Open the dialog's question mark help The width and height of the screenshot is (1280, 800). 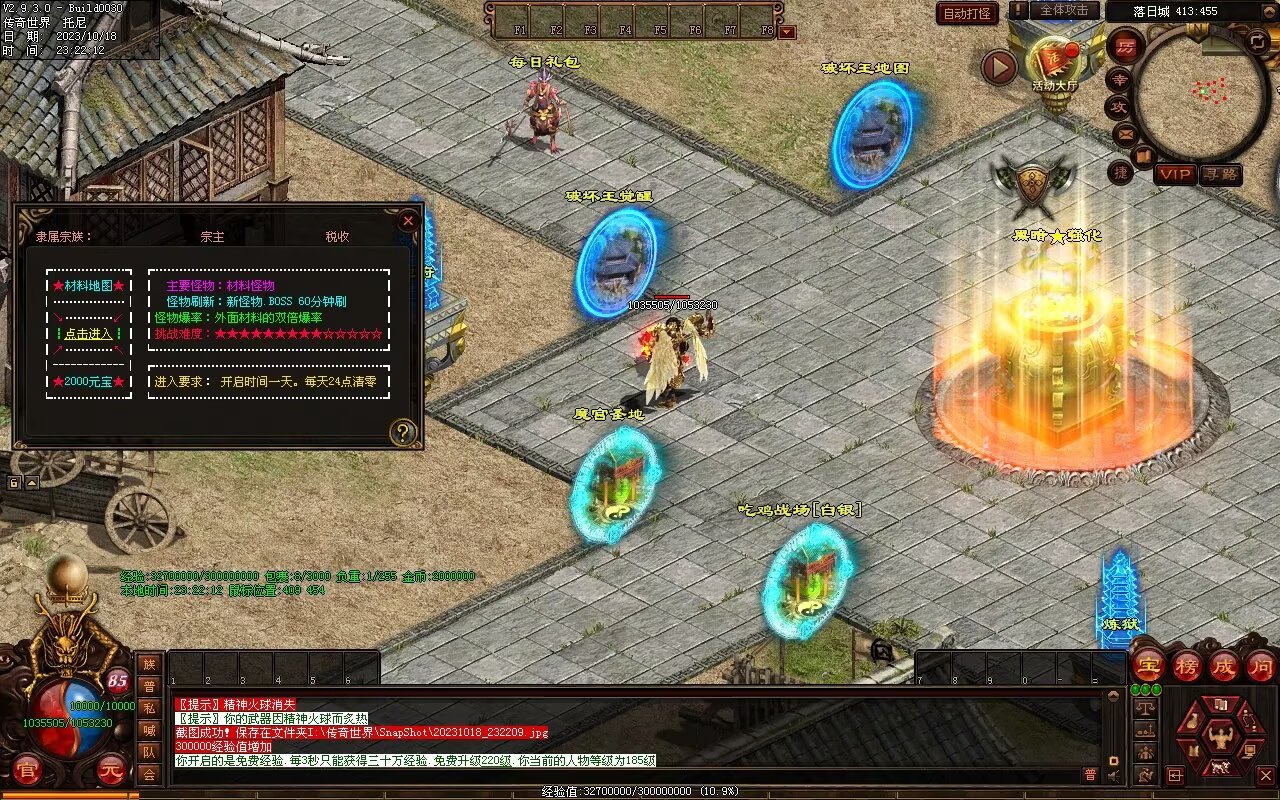click(x=402, y=432)
